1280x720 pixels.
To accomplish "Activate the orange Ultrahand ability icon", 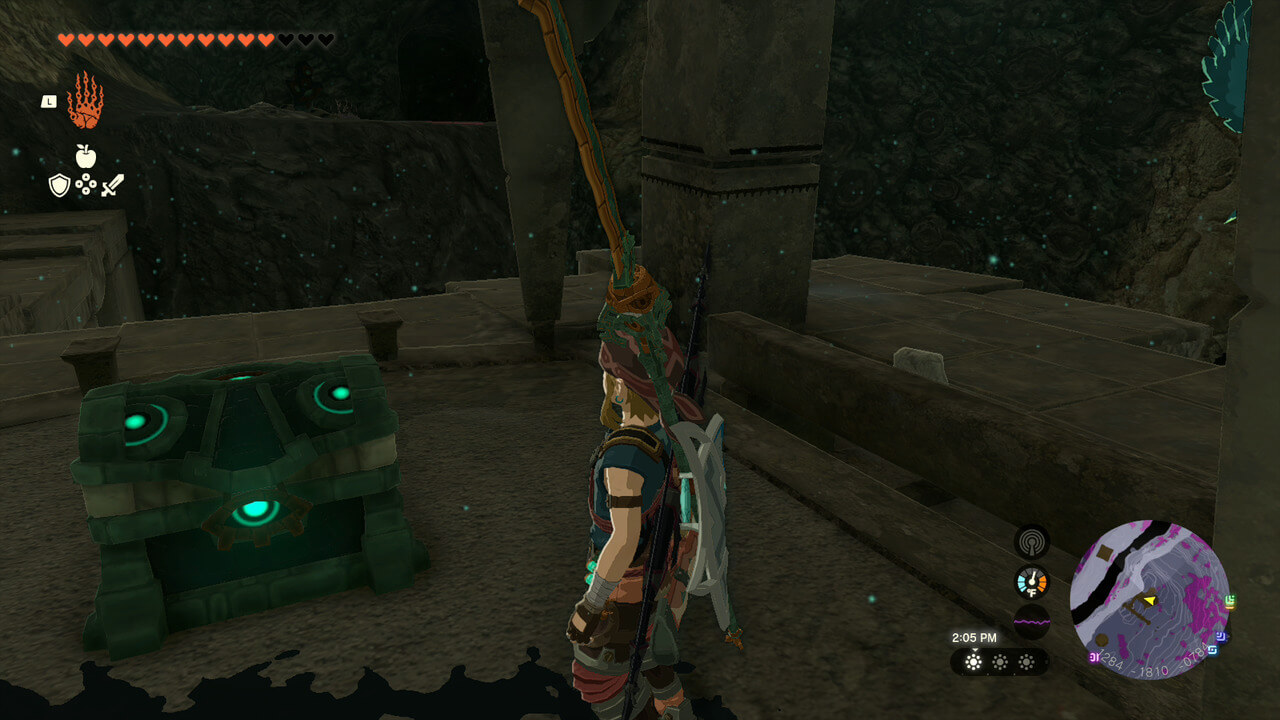I will (x=85, y=101).
